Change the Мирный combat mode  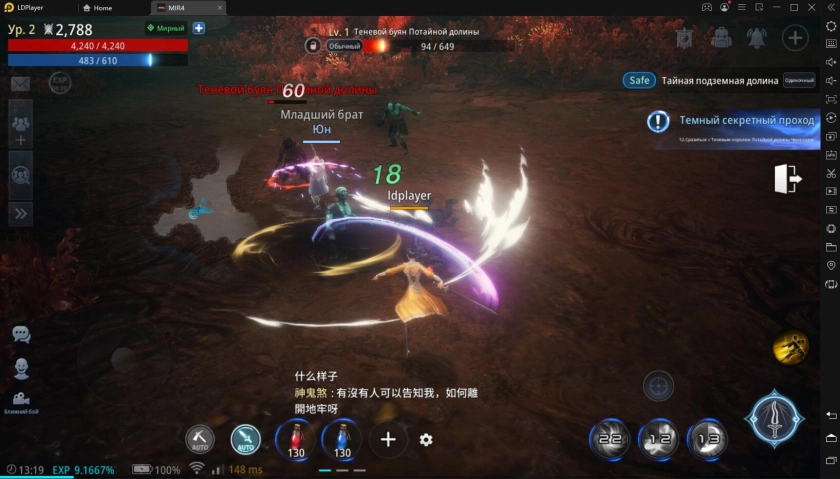166,28
